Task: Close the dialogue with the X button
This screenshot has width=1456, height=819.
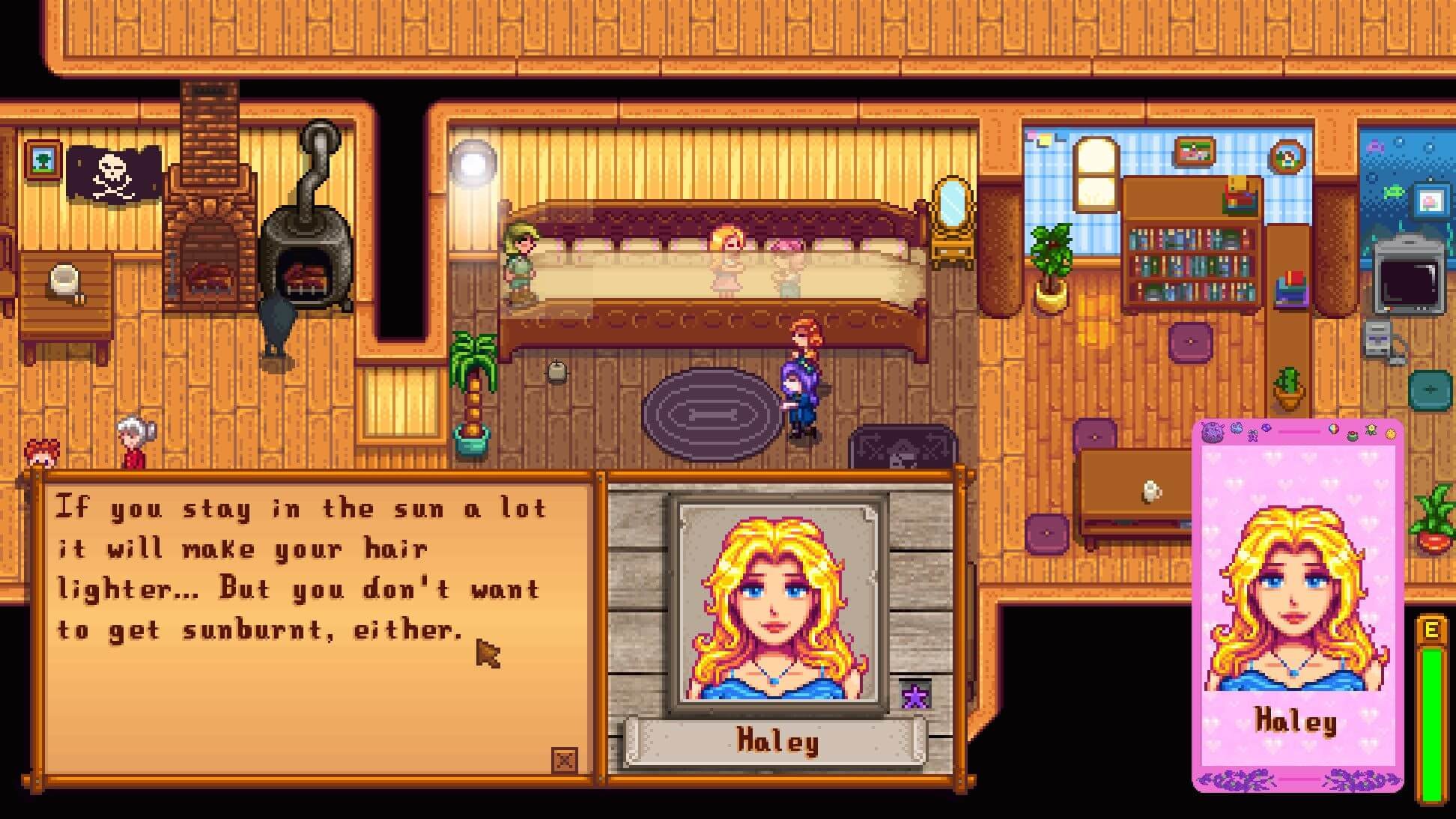Action: point(564,761)
